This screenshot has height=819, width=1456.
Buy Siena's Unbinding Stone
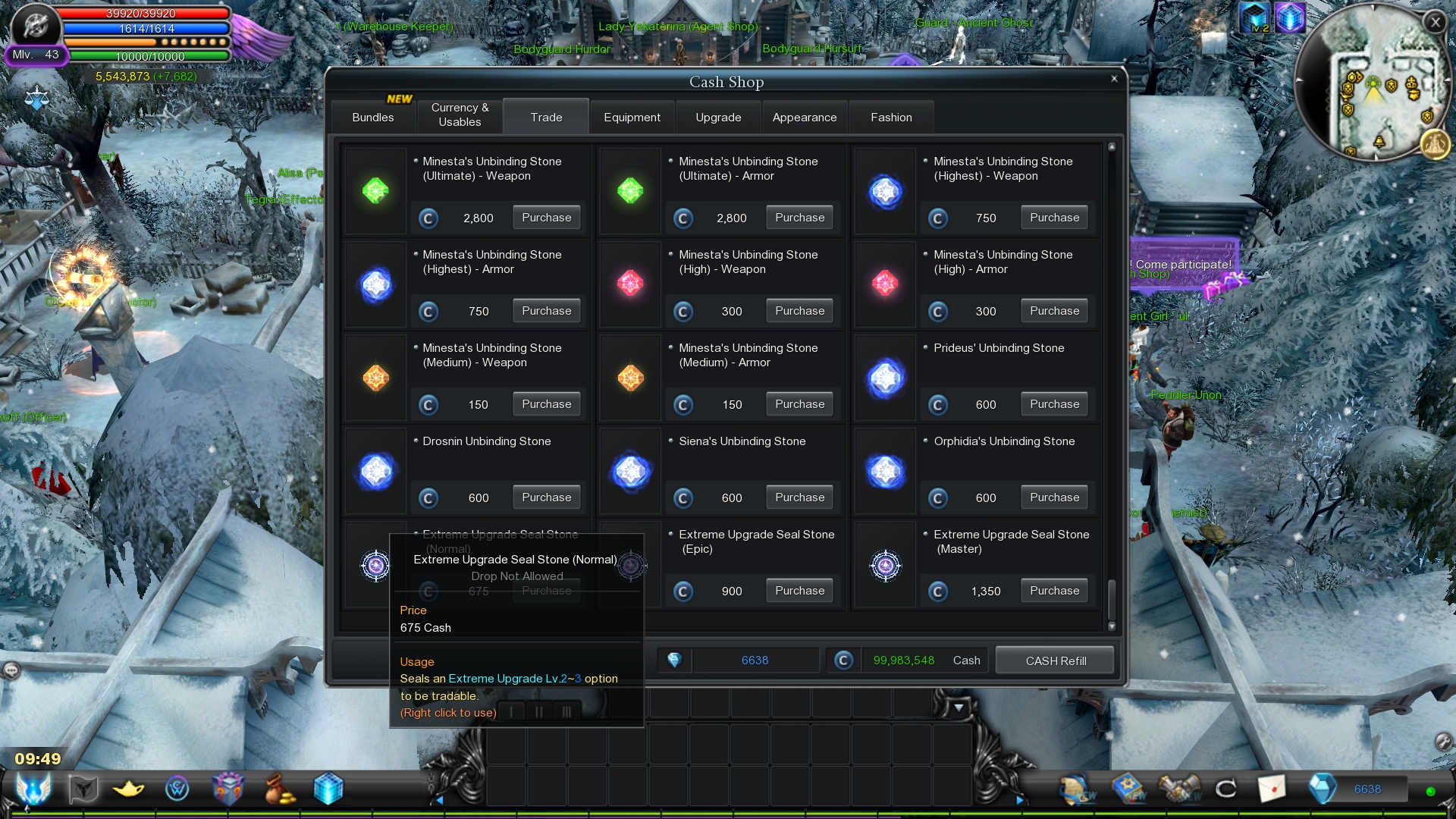click(x=799, y=497)
